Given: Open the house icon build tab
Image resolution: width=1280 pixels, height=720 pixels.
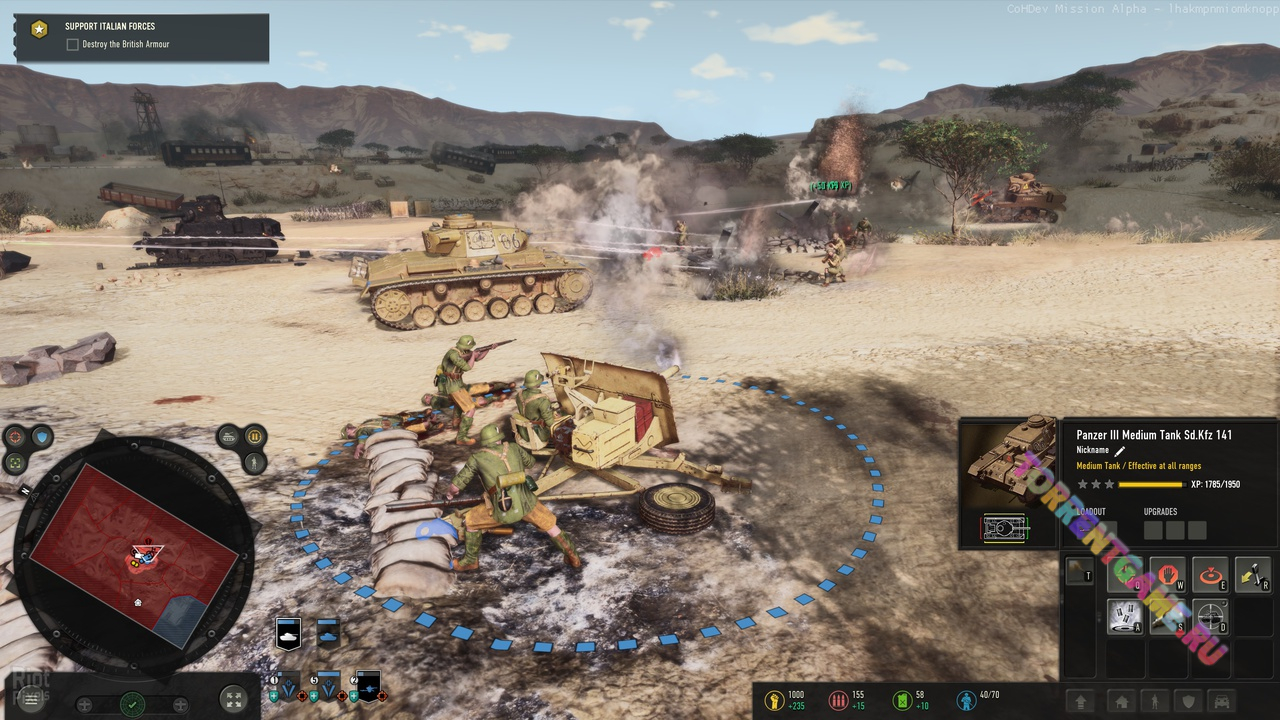Looking at the screenshot, I should [x=1122, y=702].
